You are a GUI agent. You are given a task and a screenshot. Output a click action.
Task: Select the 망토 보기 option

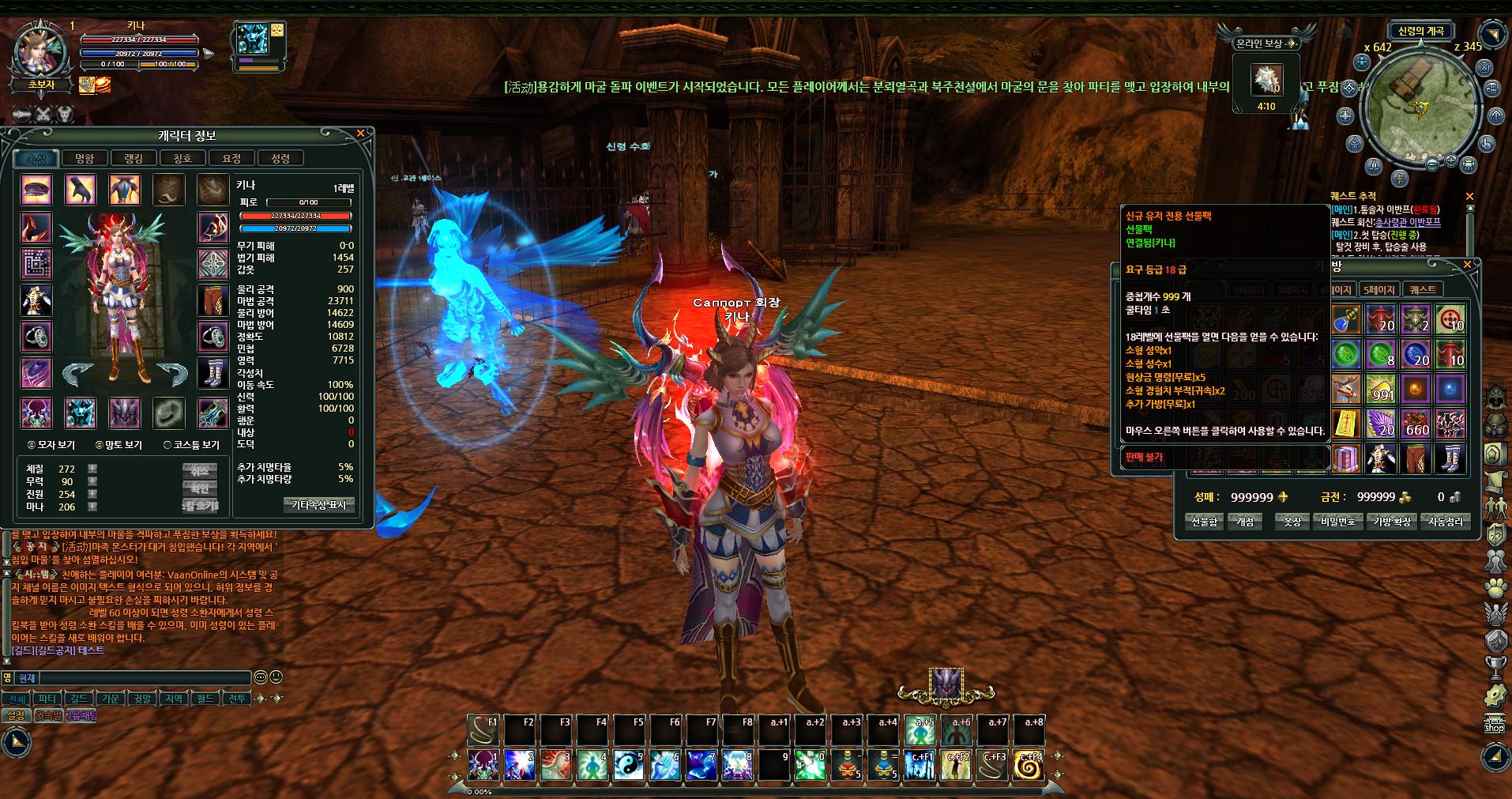98,446
